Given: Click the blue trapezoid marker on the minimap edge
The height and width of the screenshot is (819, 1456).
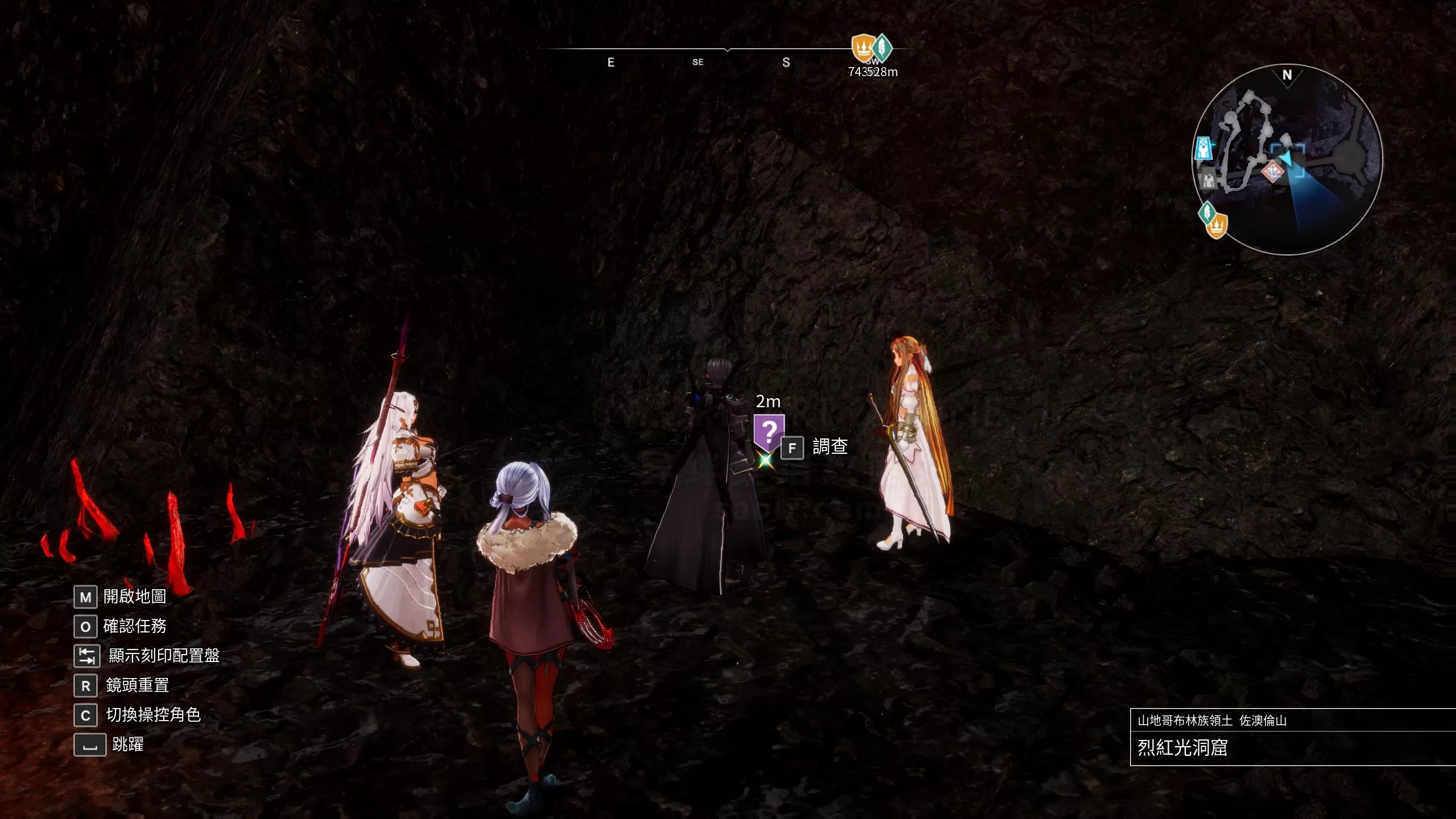Looking at the screenshot, I should point(1203,148).
